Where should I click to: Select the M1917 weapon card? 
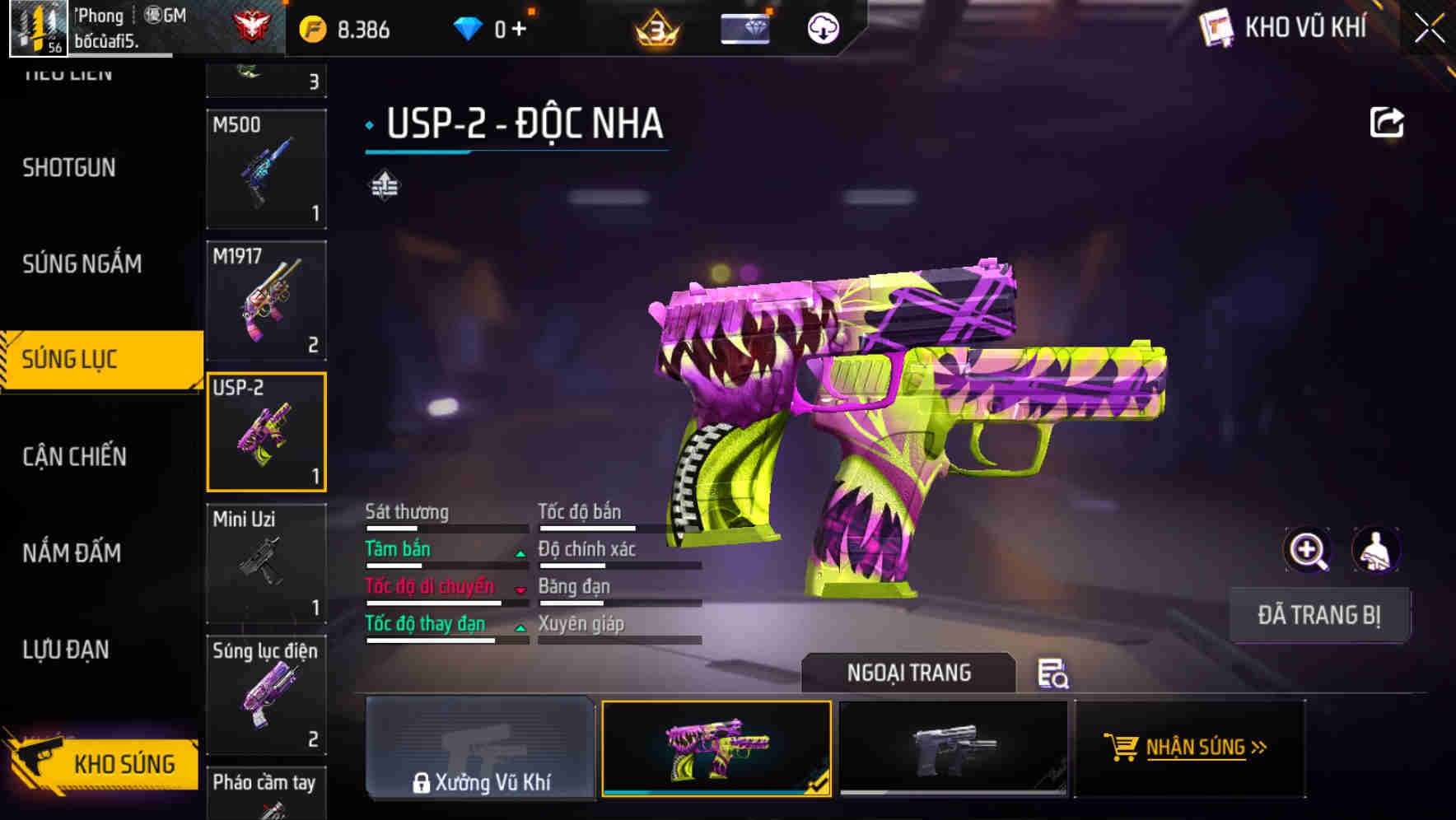pos(266,299)
